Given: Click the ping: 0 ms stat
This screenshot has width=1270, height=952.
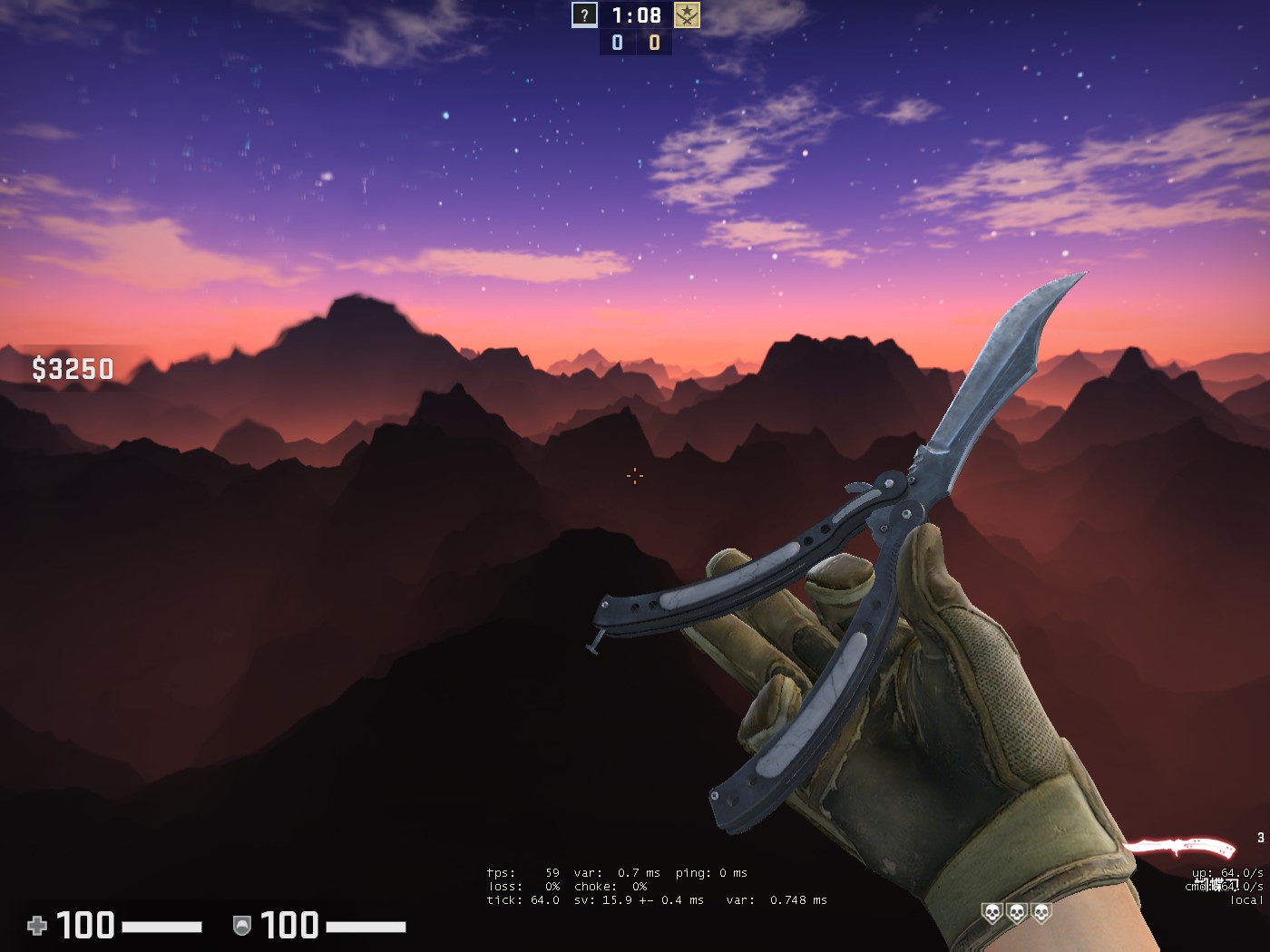Looking at the screenshot, I should (712, 872).
